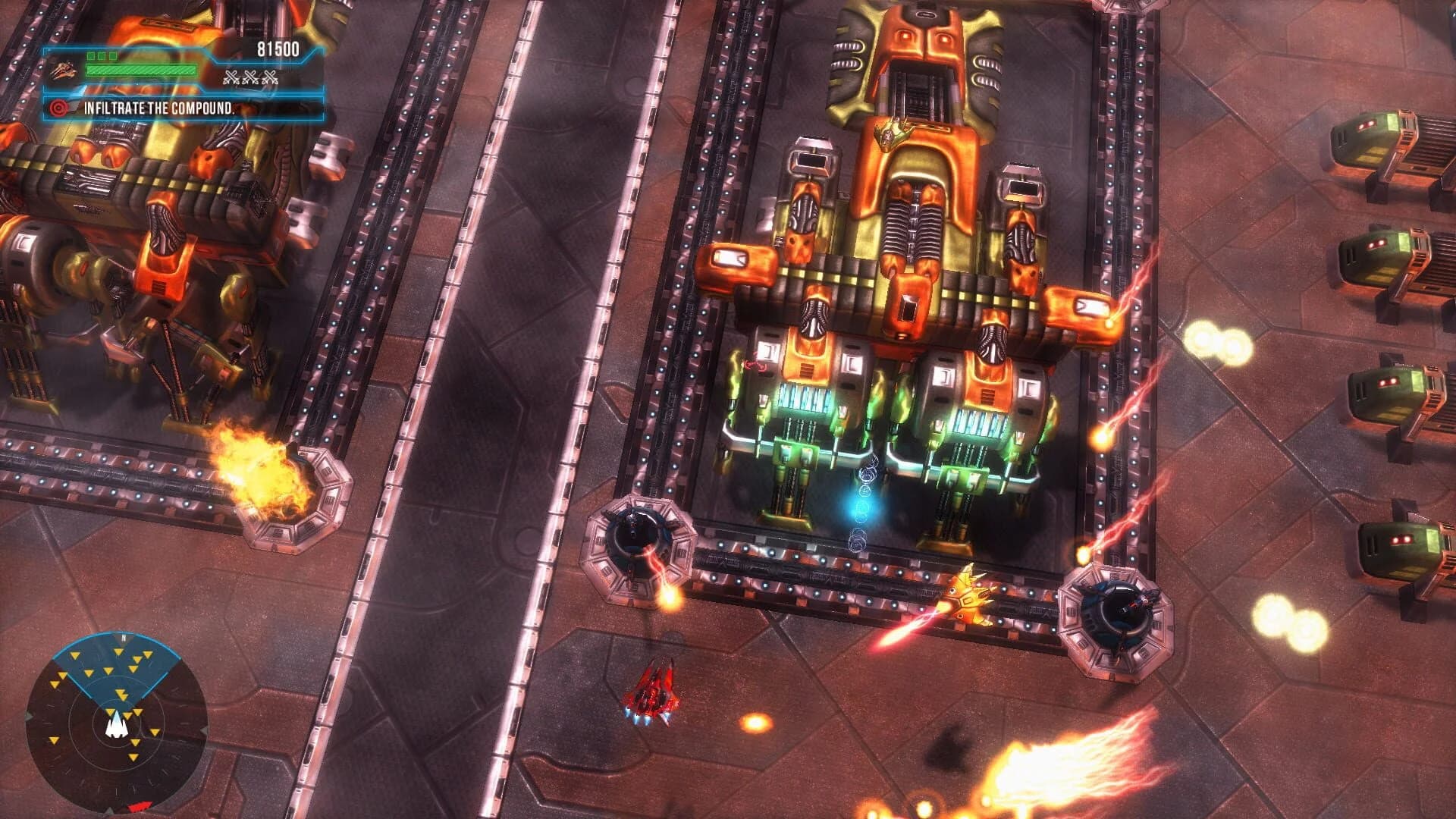Select the 81500 score display
This screenshot has height=819, width=1456.
279,47
